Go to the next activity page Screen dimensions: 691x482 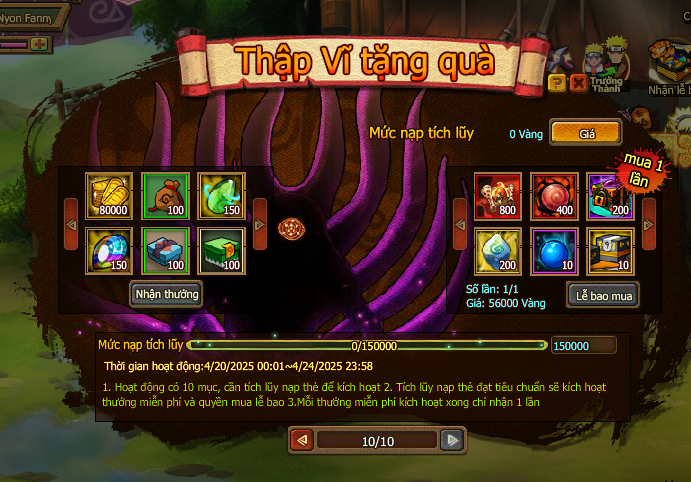pyautogui.click(x=453, y=440)
